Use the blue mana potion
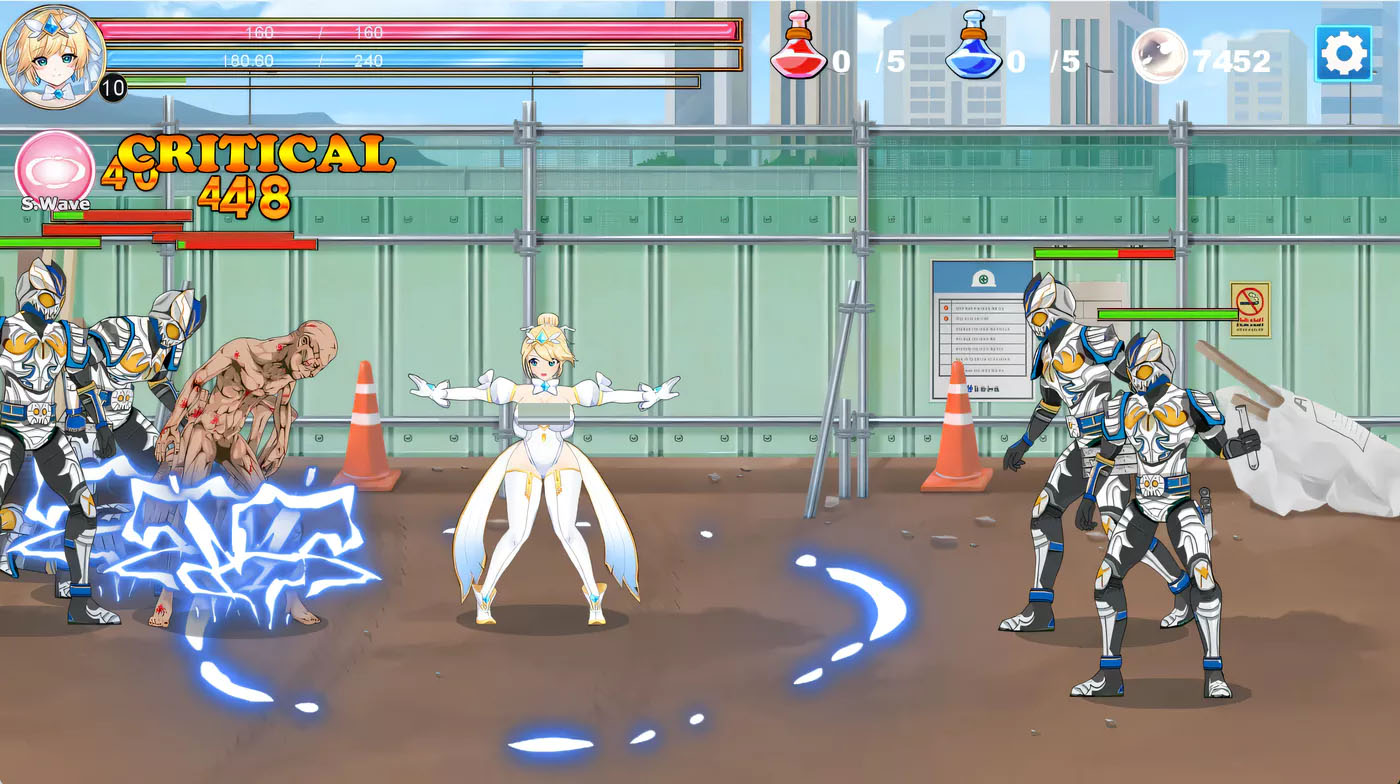The height and width of the screenshot is (784, 1400). click(x=973, y=47)
